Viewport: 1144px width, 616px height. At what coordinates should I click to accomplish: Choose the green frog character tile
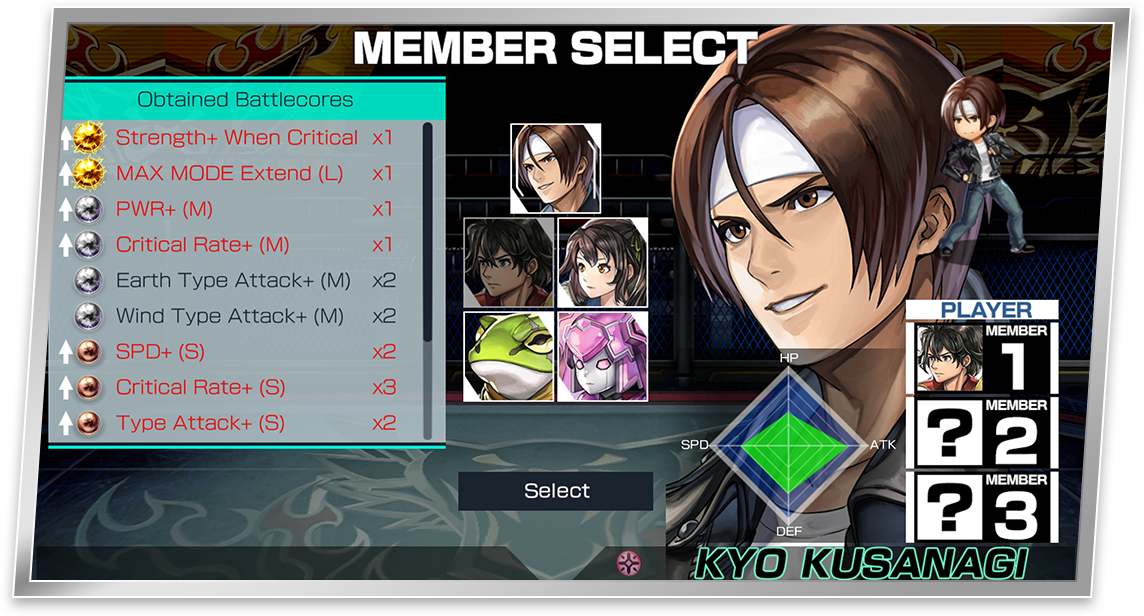click(509, 356)
